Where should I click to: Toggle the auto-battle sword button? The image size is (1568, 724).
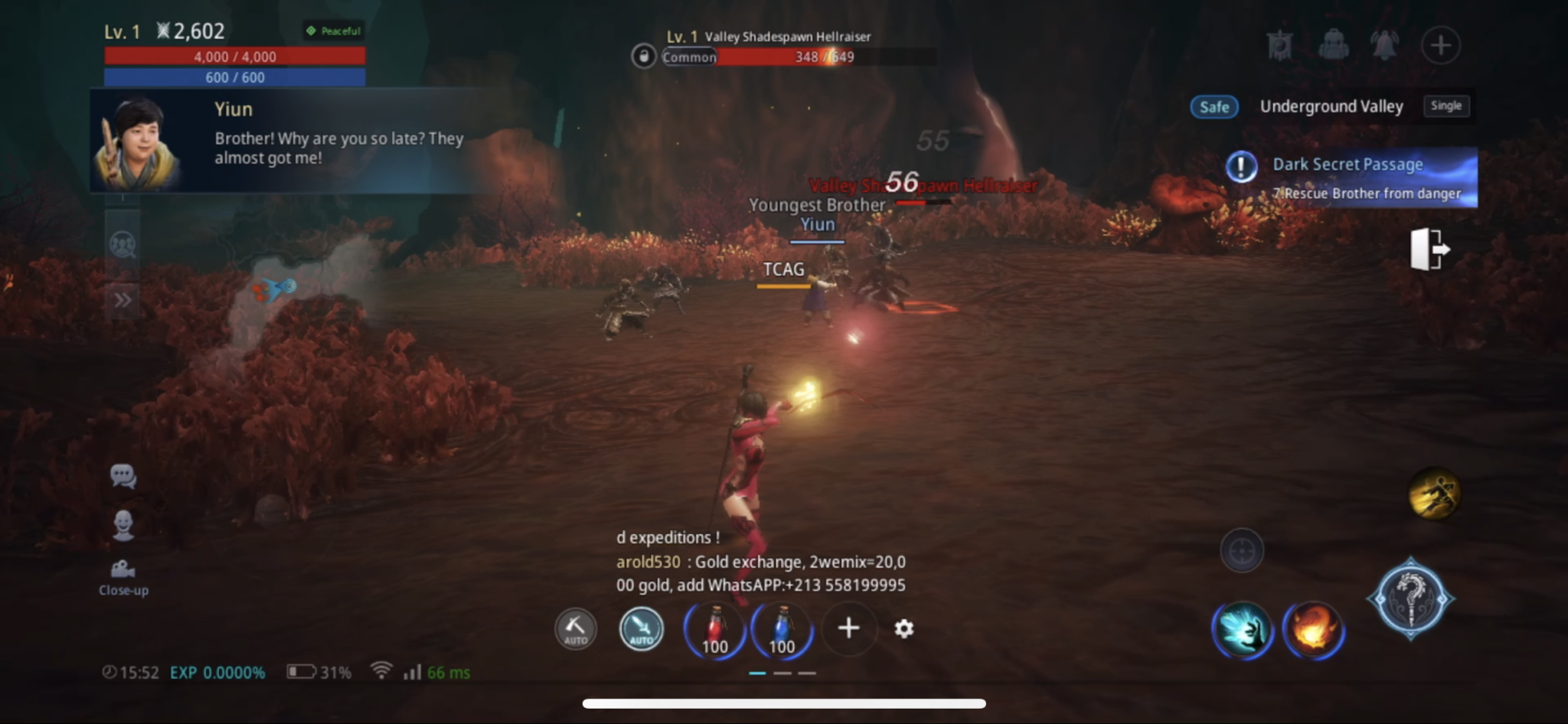click(x=641, y=629)
